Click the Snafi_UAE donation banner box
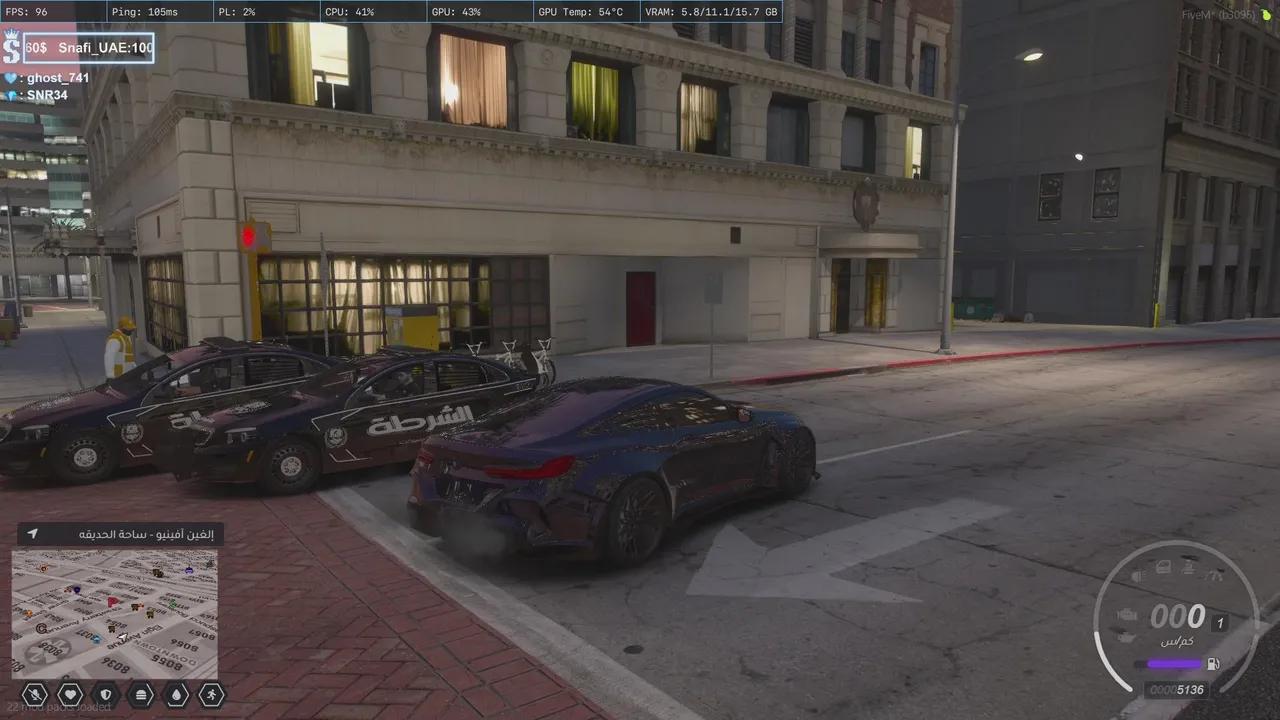The height and width of the screenshot is (720, 1280). pos(88,47)
